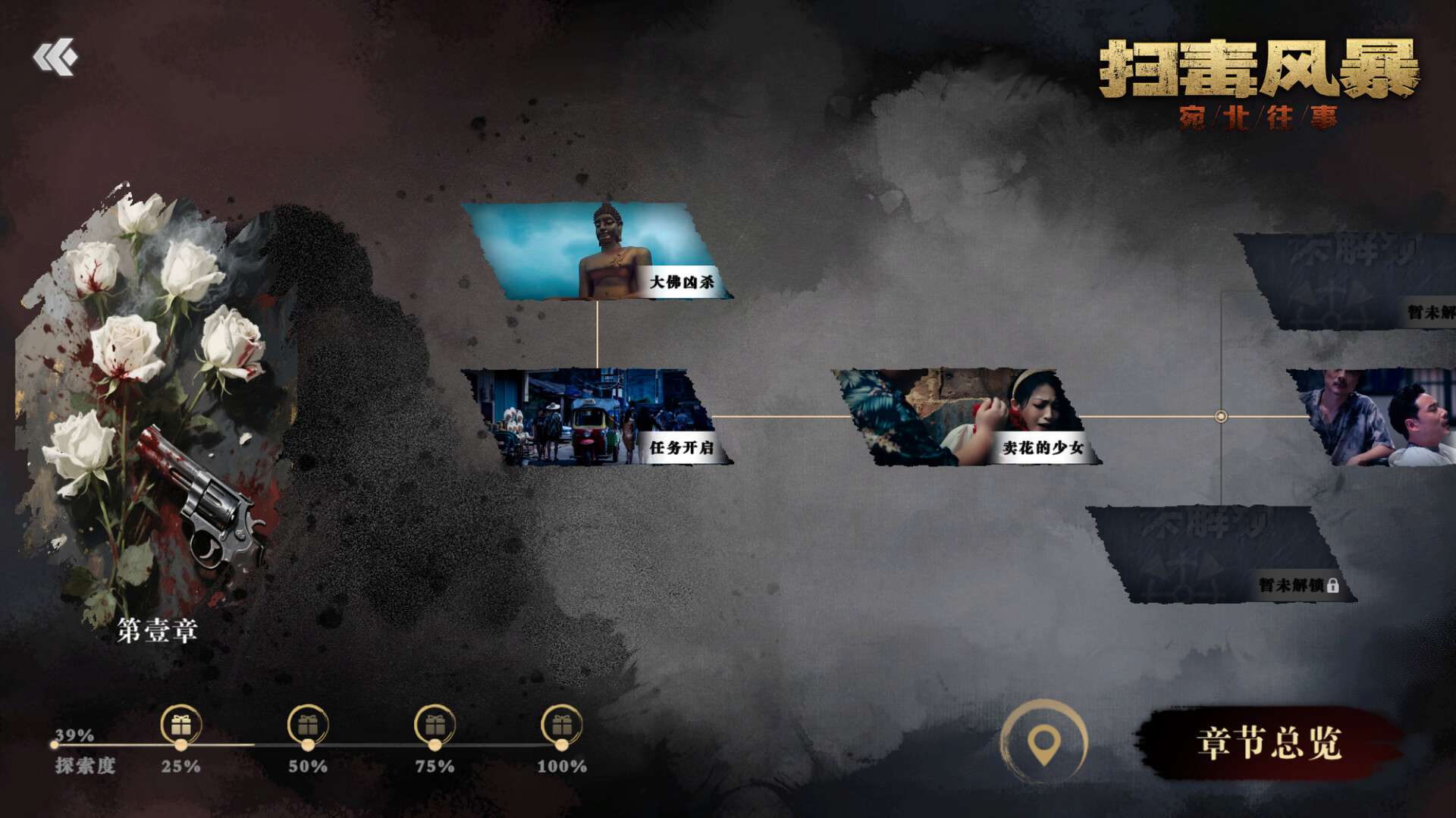
Task: Go back with the double-arrow button
Action: 55,57
